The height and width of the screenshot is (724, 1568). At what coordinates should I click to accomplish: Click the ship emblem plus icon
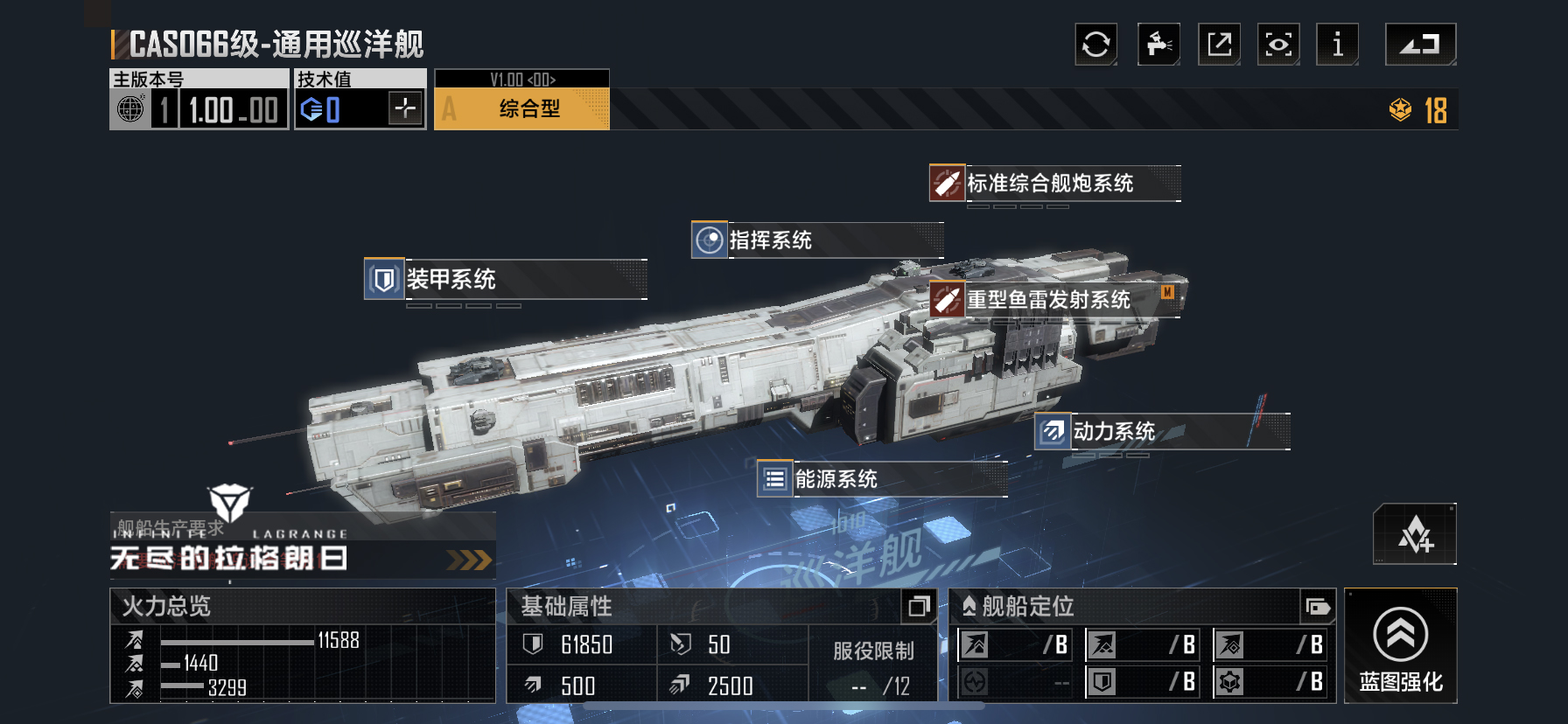1414,534
